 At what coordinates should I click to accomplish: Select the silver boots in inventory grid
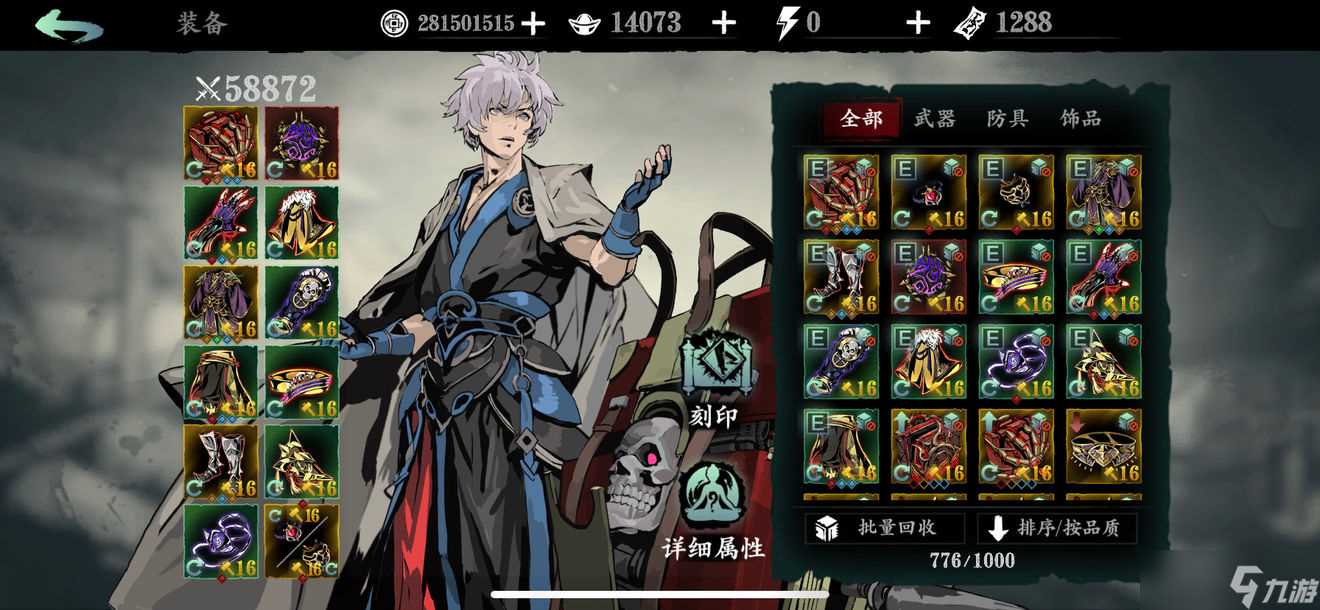(x=841, y=276)
